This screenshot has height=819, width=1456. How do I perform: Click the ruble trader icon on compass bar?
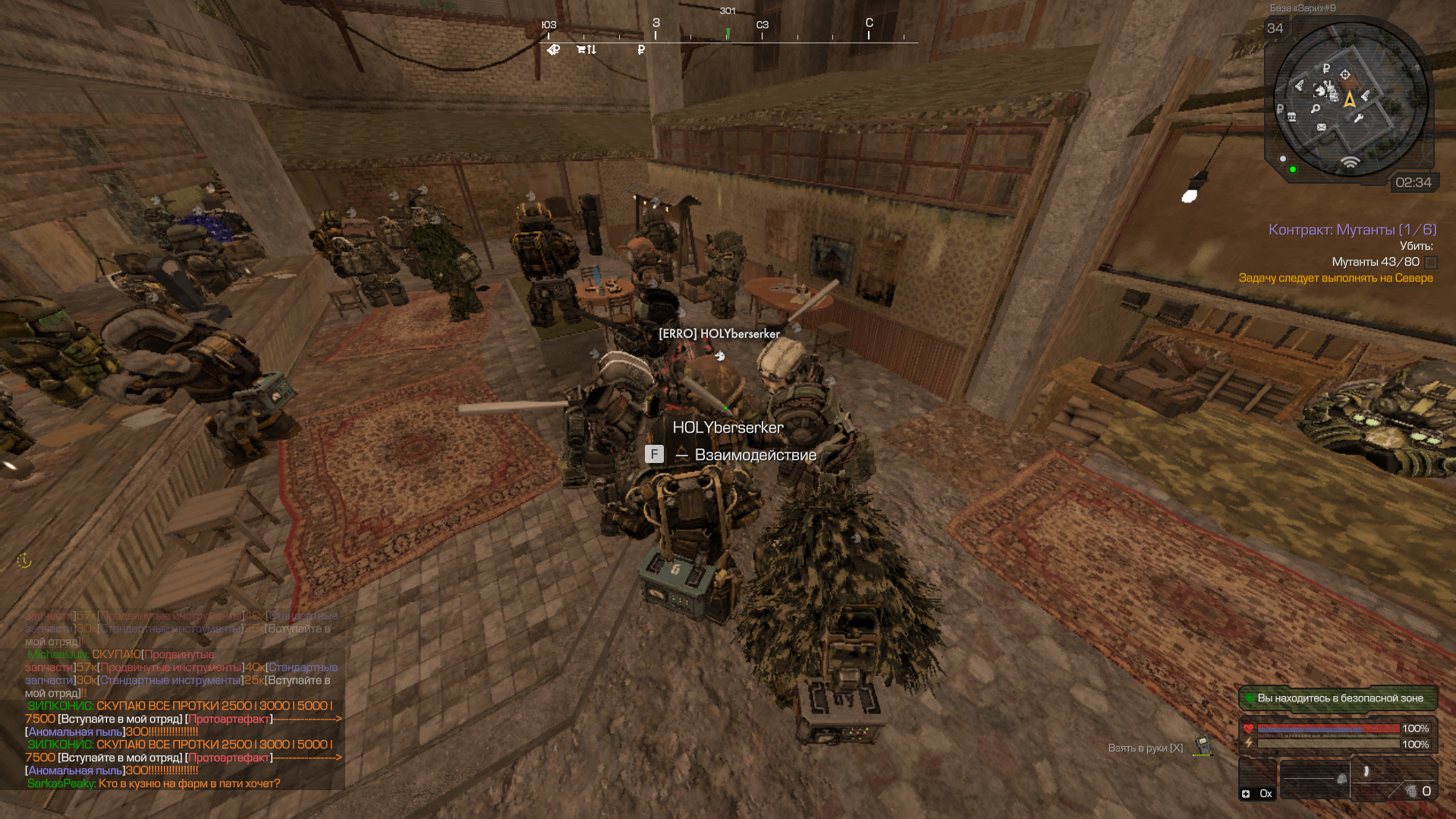click(641, 50)
